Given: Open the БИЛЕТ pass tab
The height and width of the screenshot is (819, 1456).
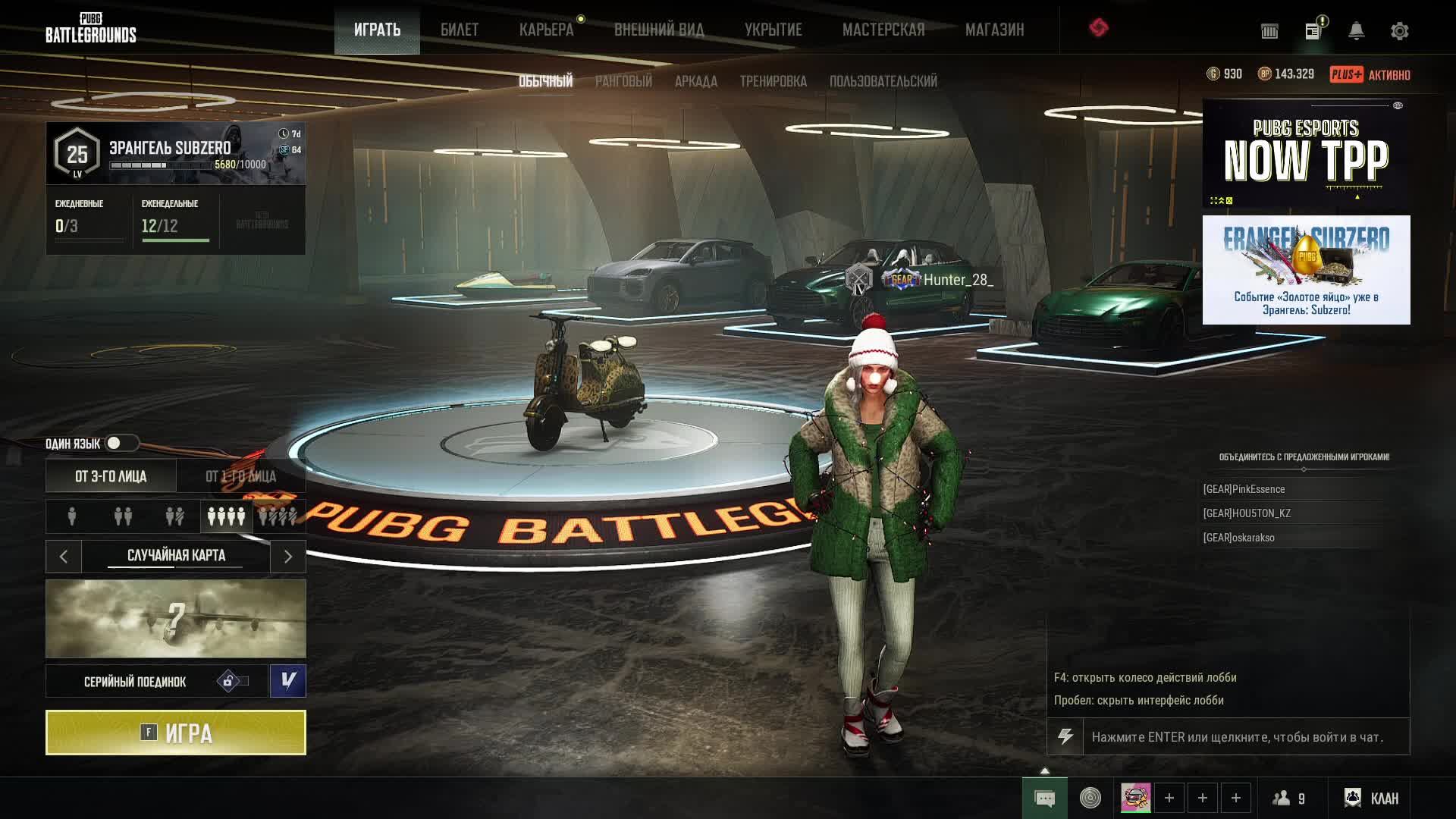Looking at the screenshot, I should coord(460,30).
